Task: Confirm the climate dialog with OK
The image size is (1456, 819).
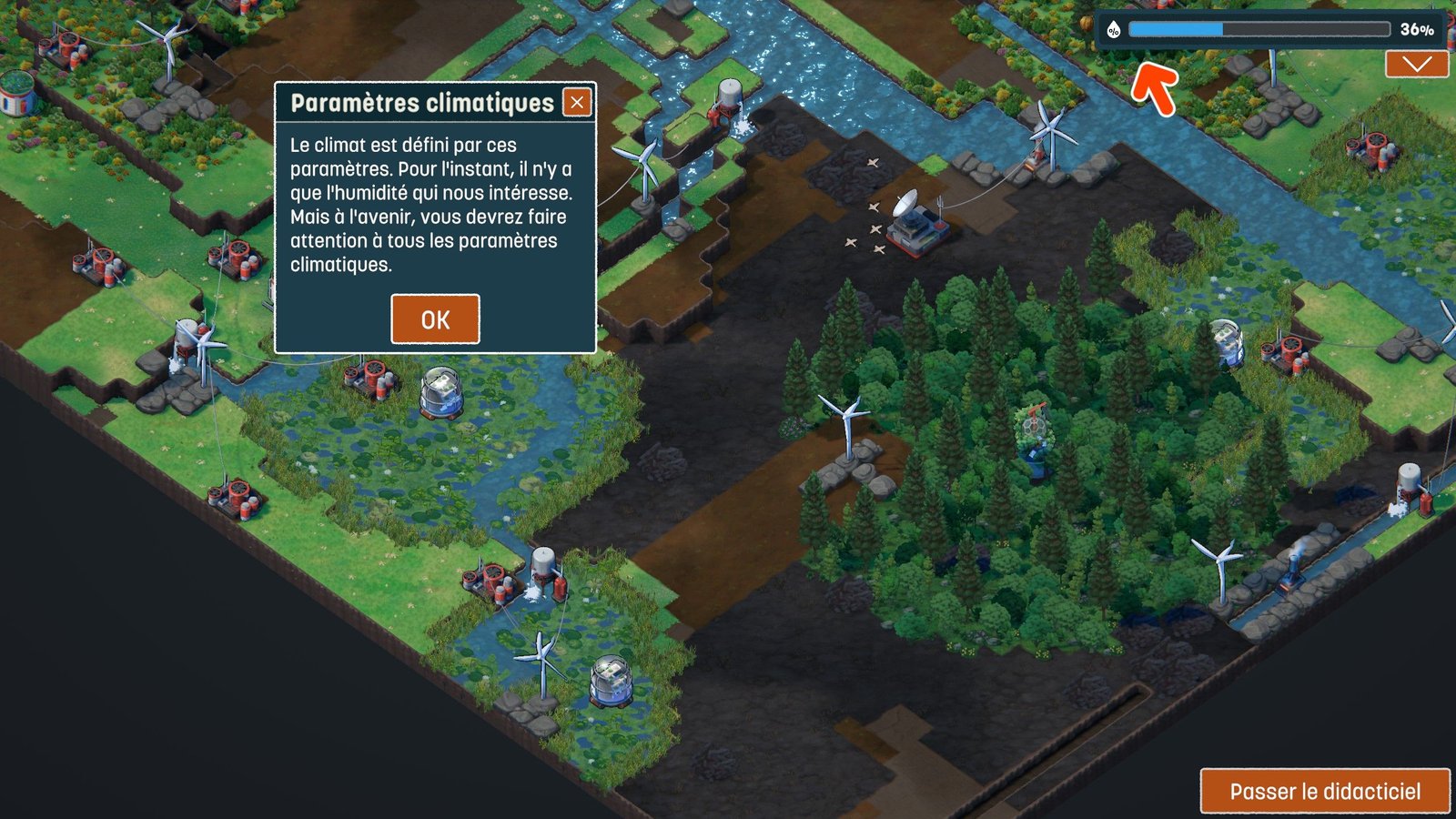Action: coord(435,319)
